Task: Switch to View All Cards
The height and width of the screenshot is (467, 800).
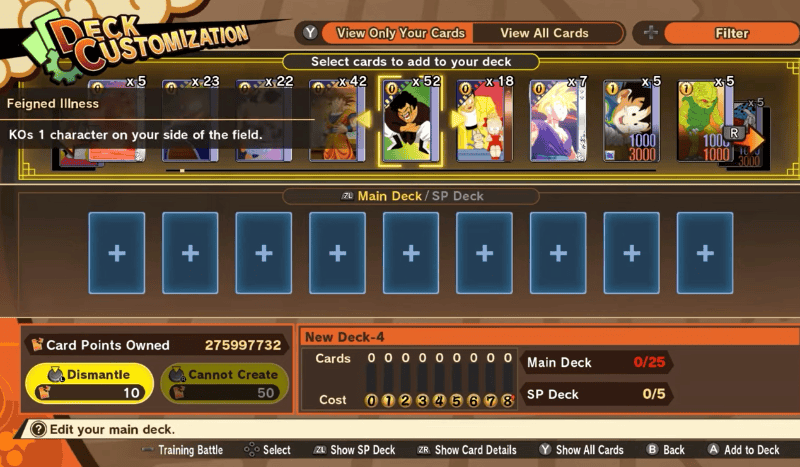Action: 544,33
